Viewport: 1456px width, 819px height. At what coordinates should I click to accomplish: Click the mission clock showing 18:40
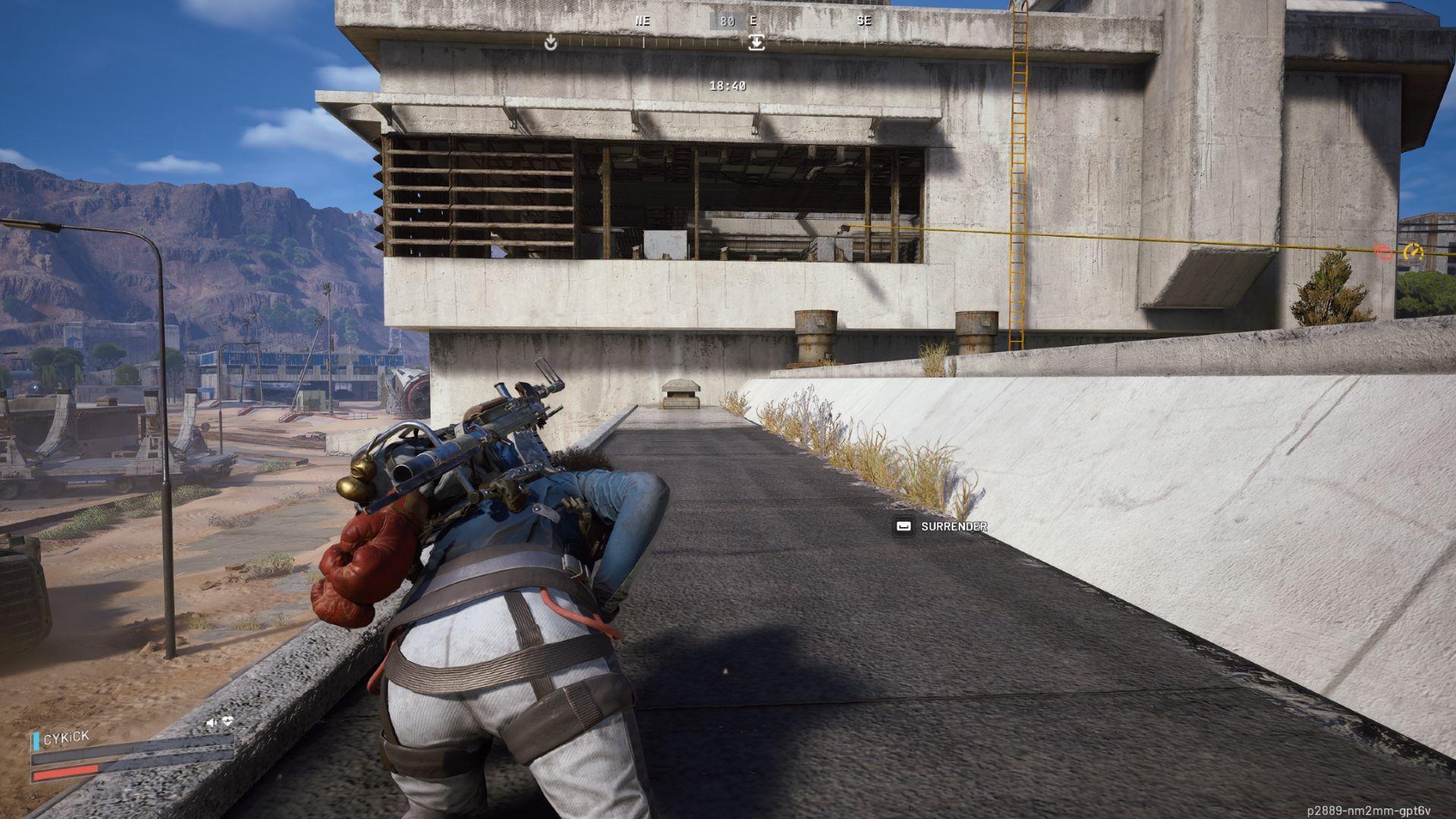point(728,87)
